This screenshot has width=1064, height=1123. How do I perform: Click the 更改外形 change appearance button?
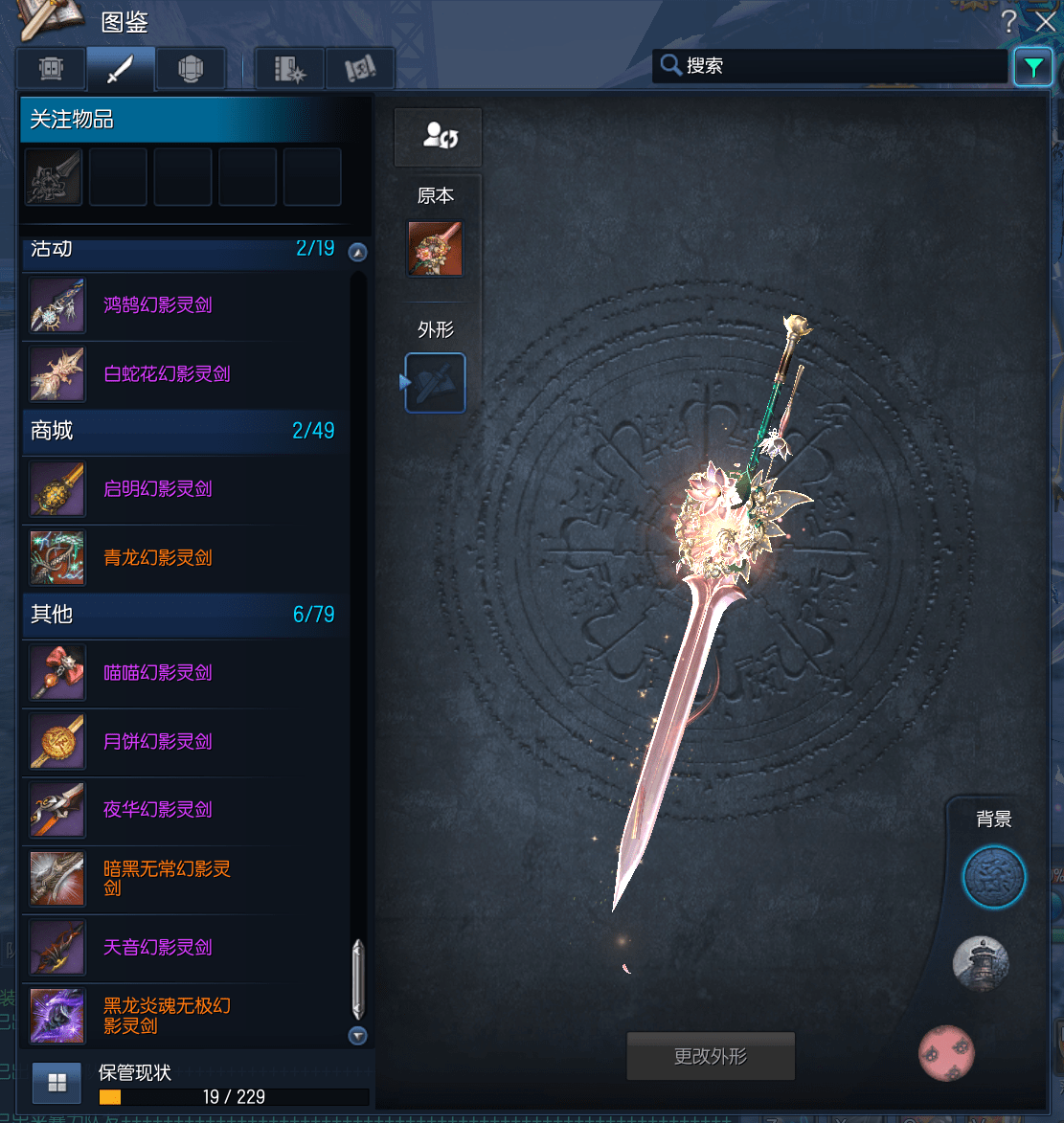coord(711,1057)
